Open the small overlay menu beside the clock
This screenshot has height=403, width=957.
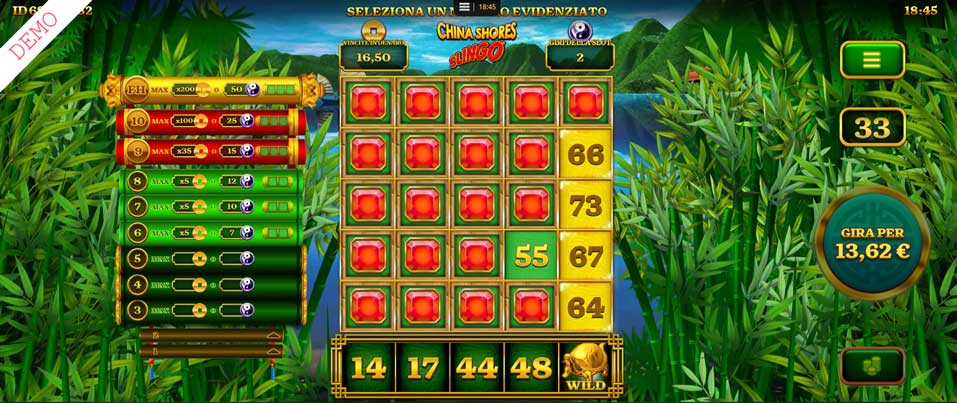(x=464, y=7)
